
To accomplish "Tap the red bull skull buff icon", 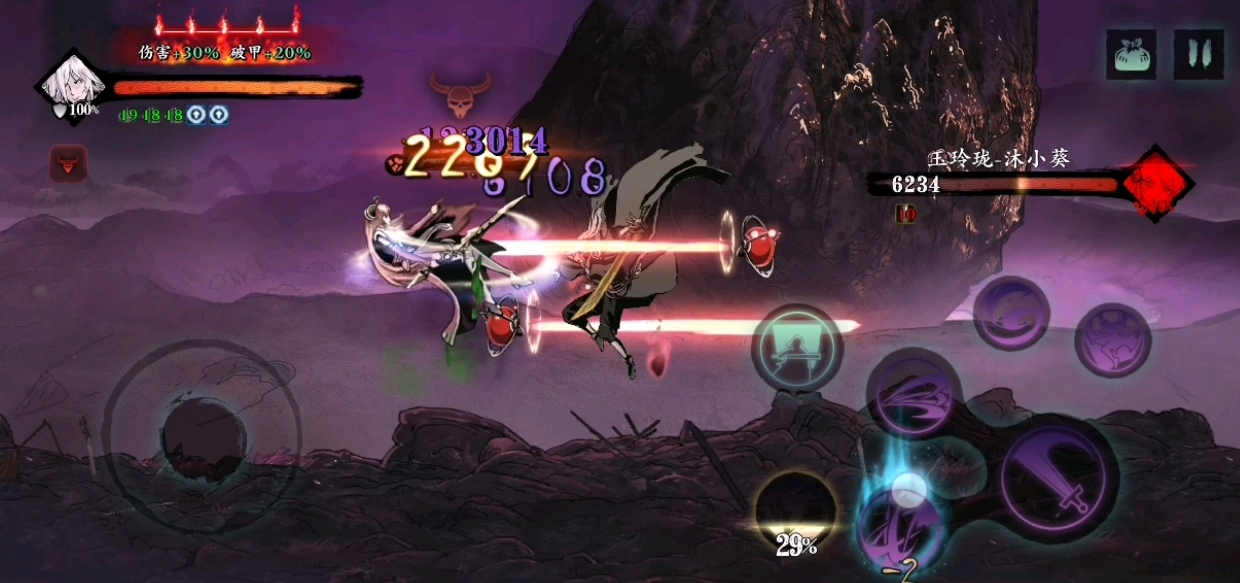I will pos(69,163).
